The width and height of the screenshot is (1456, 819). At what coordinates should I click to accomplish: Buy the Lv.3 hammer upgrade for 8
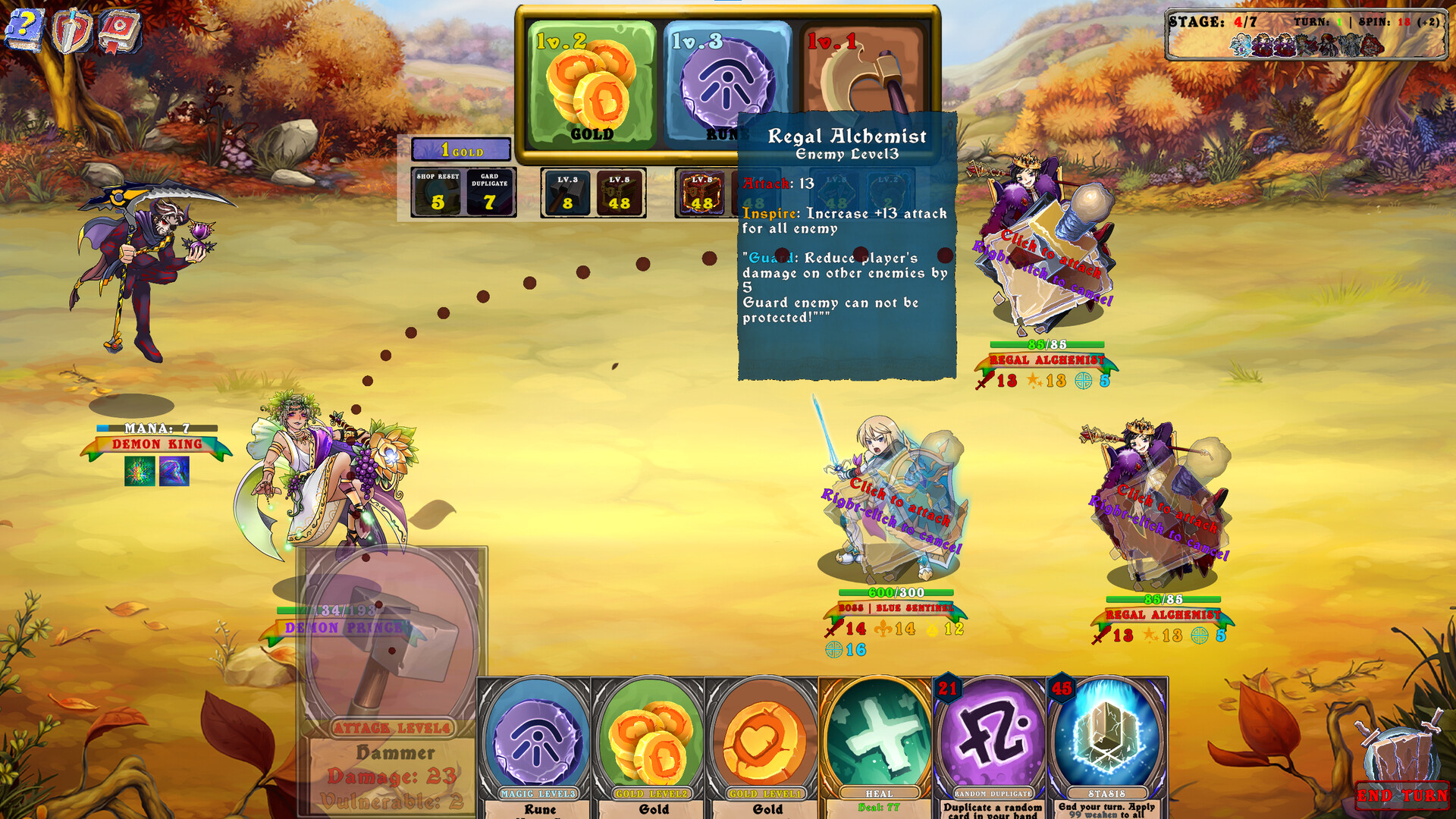(x=566, y=192)
